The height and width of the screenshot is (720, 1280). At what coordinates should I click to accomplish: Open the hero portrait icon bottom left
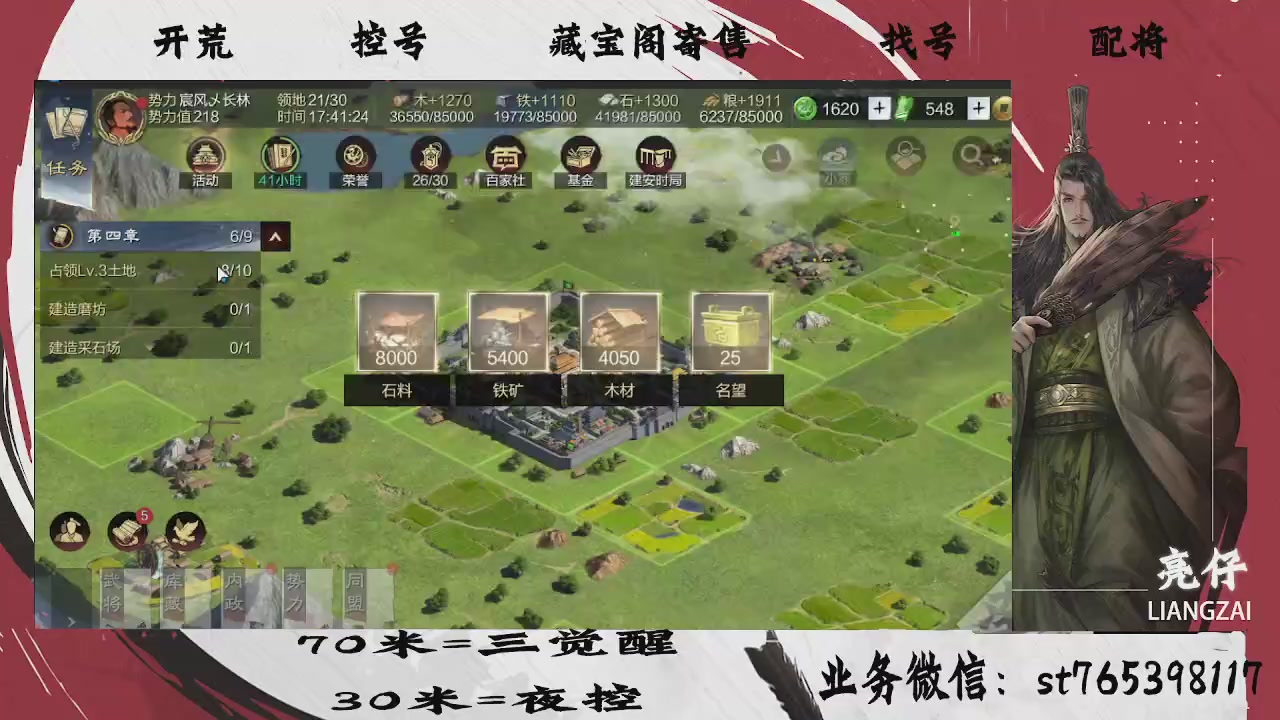pos(68,530)
